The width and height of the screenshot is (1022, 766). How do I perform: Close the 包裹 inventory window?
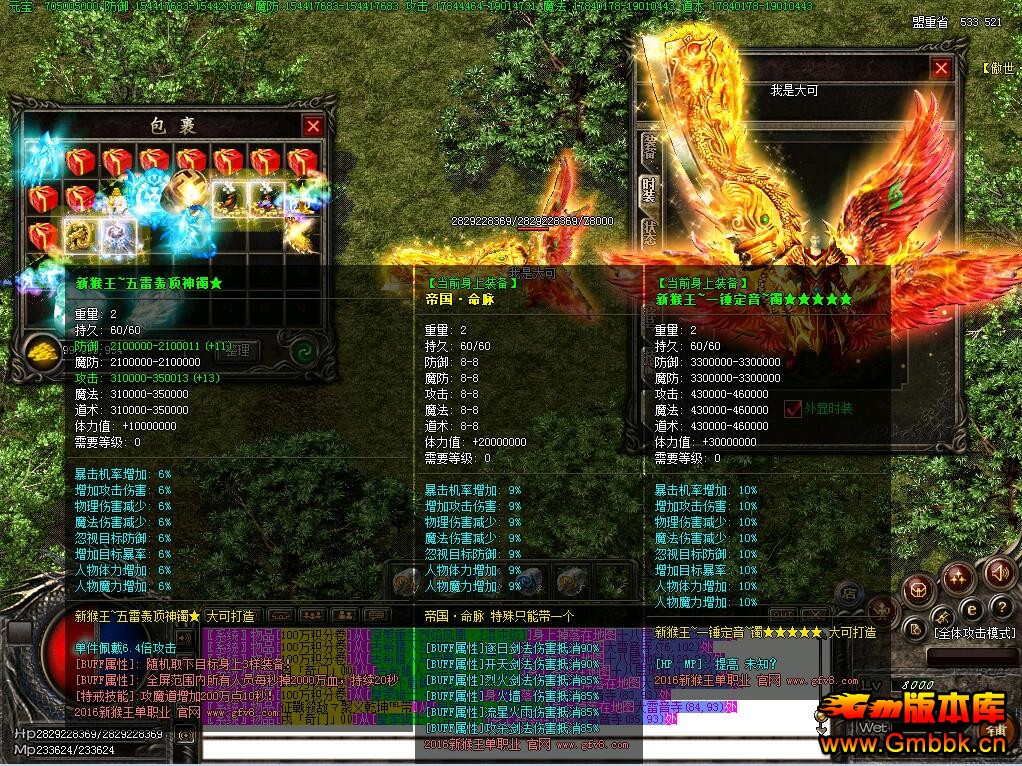[313, 126]
